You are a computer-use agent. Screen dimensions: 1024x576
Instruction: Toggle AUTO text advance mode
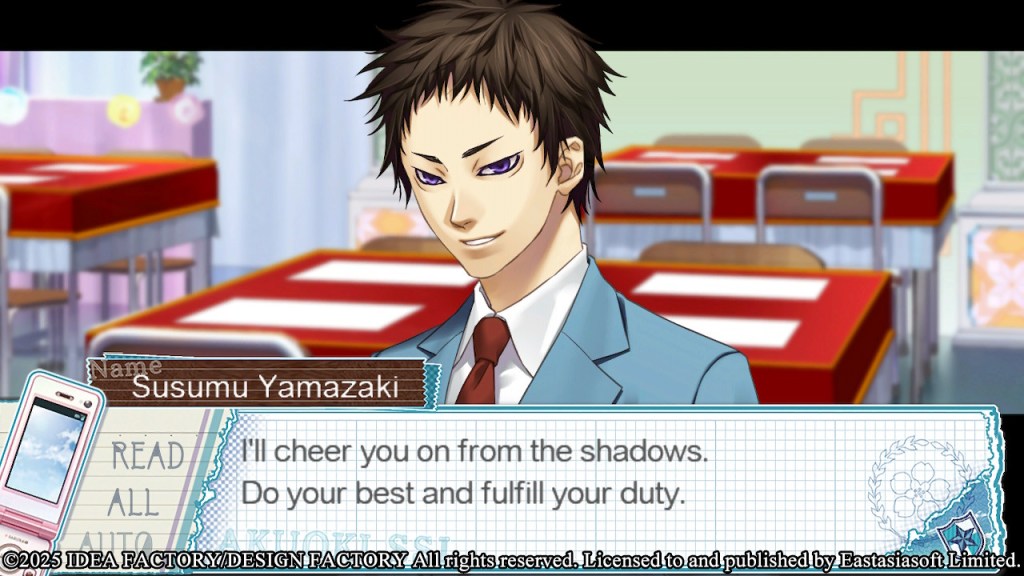coord(118,539)
